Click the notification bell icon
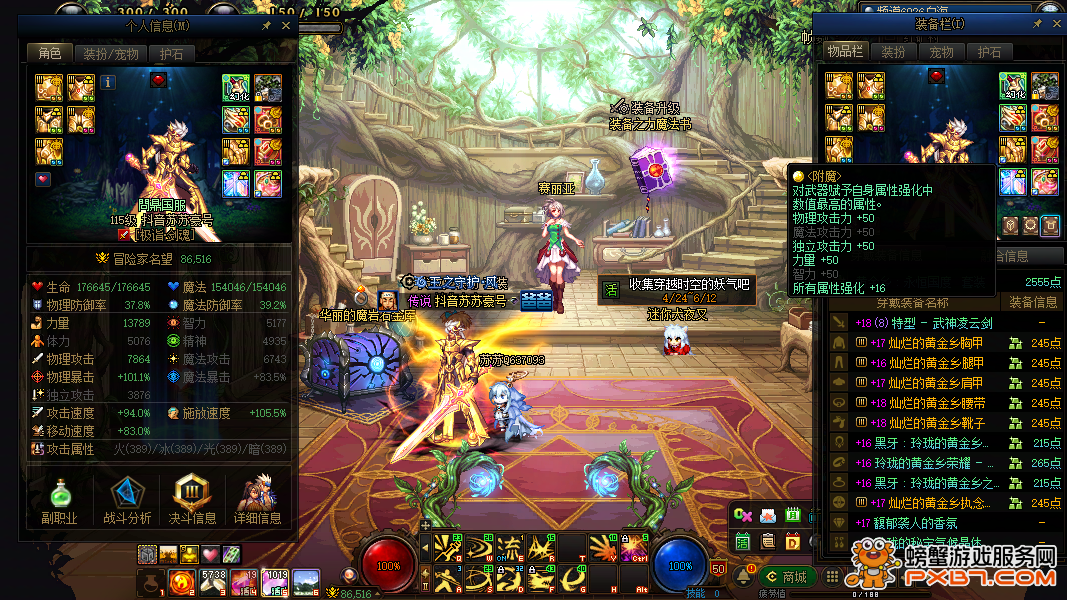Viewport: 1067px width, 600px height. click(743, 576)
